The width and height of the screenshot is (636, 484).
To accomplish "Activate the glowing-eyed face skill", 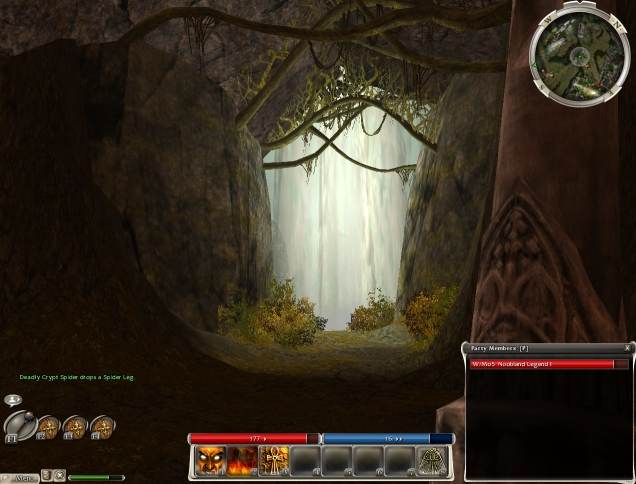I will coord(210,460).
